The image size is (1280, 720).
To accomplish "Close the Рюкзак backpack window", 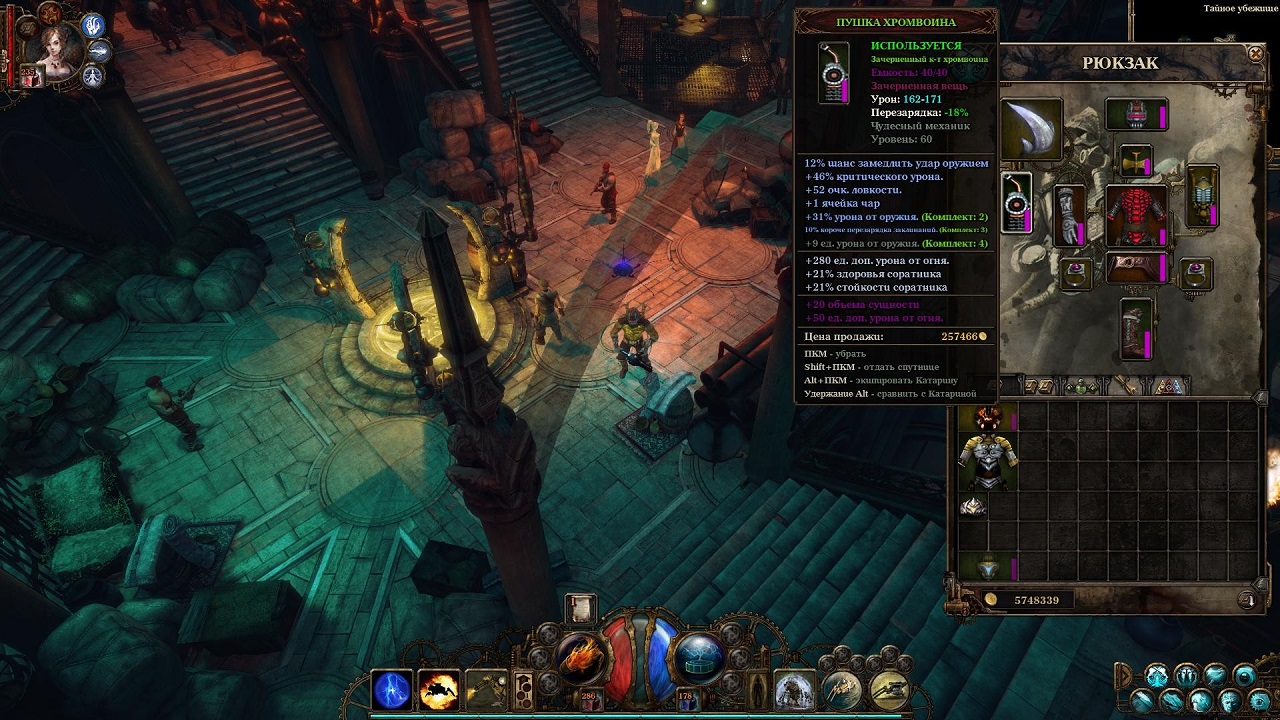I will 1256,53.
